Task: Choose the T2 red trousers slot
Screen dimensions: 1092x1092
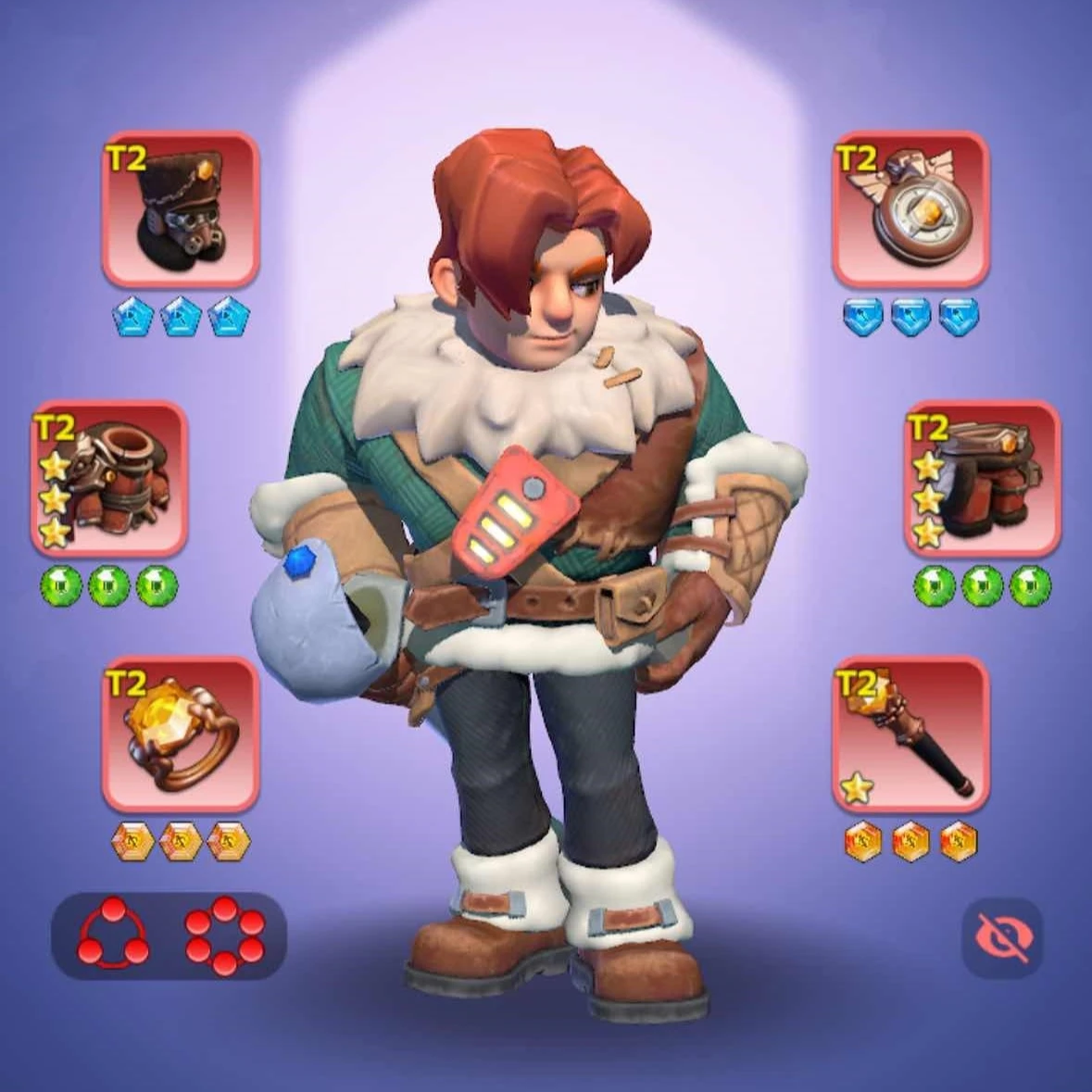Action: pyautogui.click(x=982, y=479)
